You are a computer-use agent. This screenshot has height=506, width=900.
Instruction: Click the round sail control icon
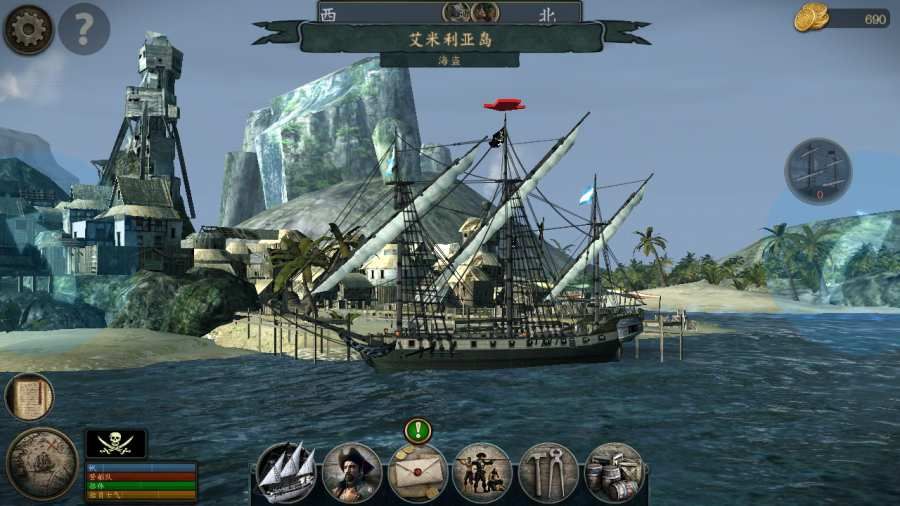pos(817,171)
